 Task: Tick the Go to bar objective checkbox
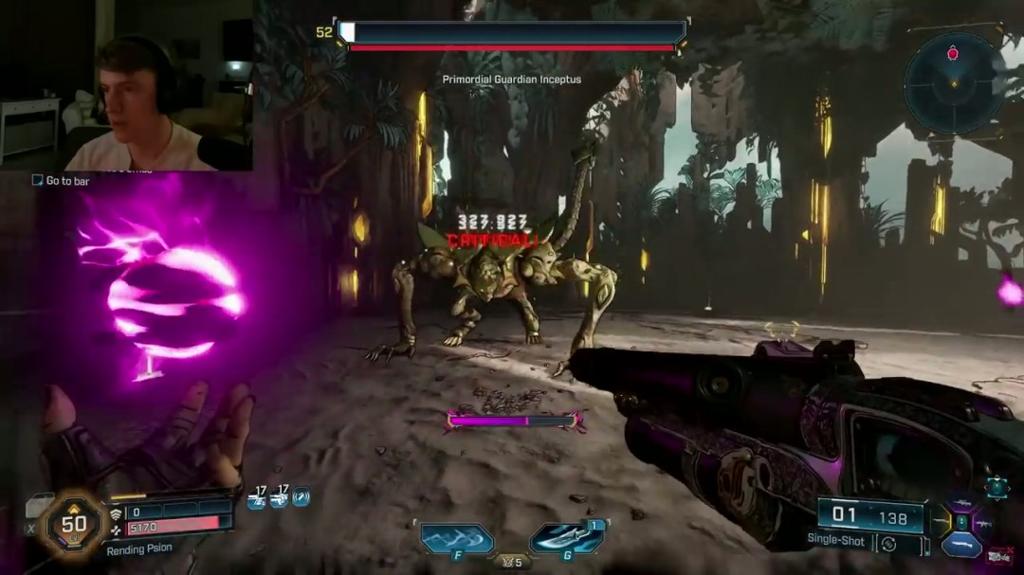(x=38, y=180)
